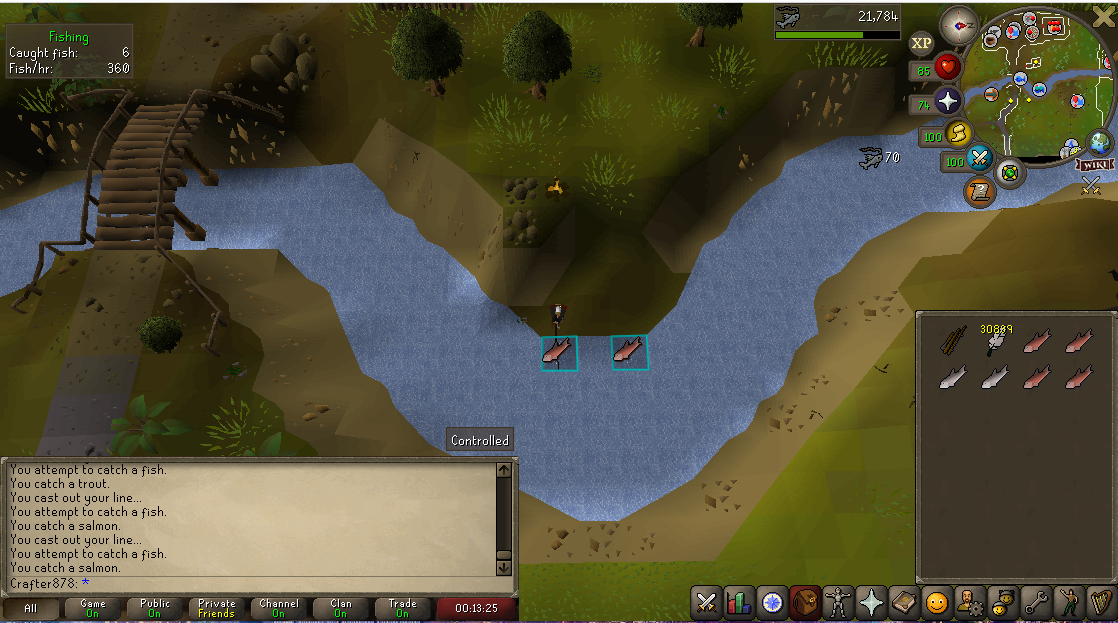
Task: Select the fly fishing rod in inventory
Action: tap(951, 342)
